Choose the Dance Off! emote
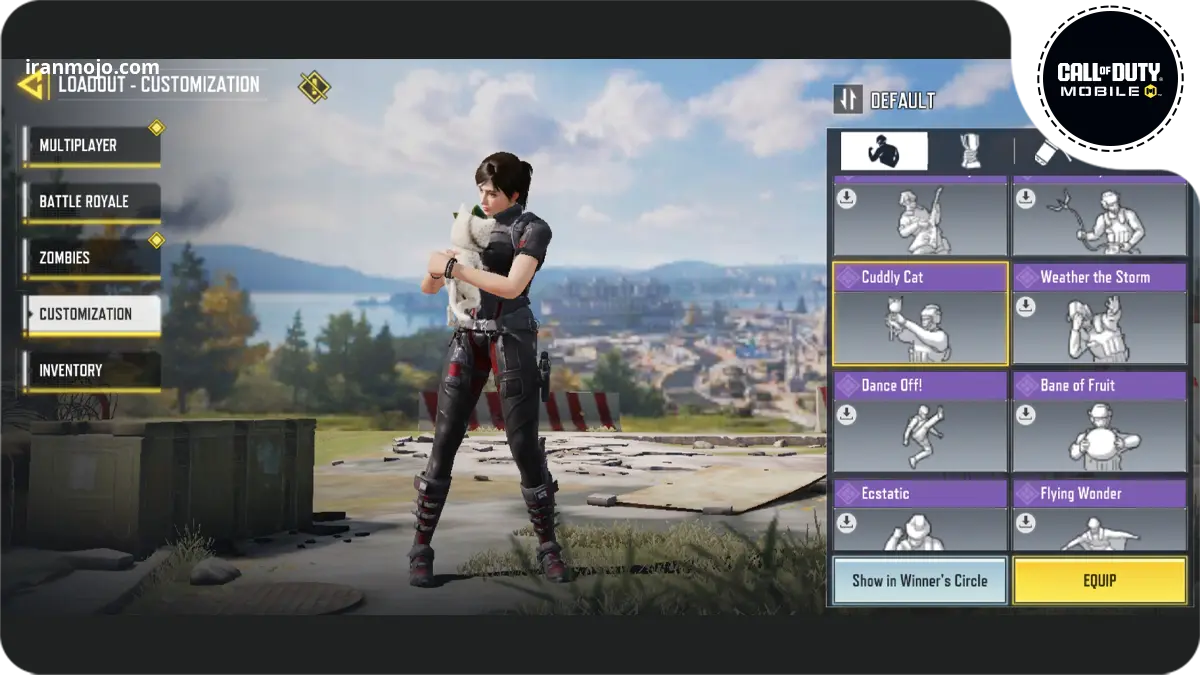This screenshot has width=1200, height=675. pos(920,422)
